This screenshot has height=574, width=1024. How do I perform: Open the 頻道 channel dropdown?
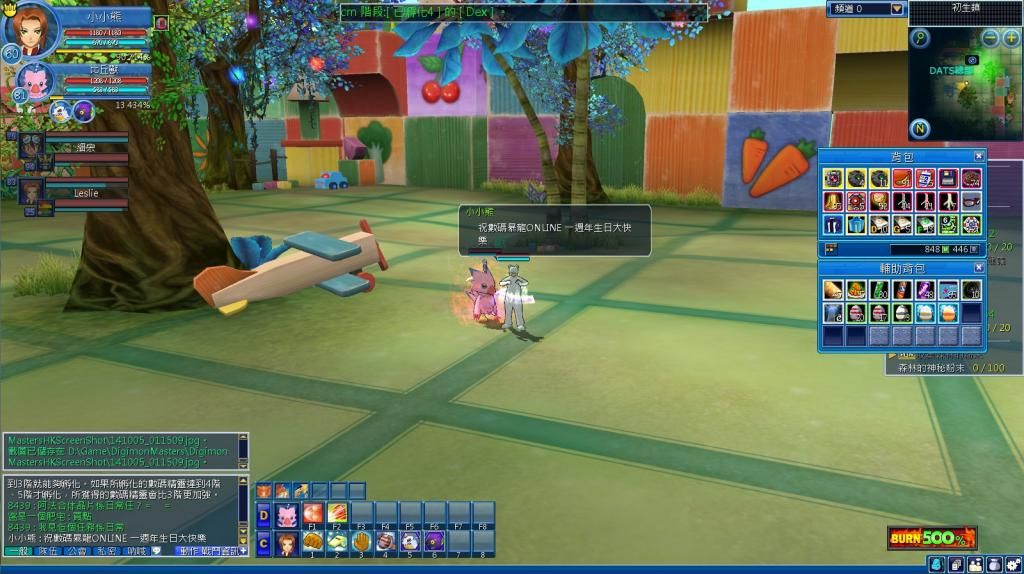897,9
